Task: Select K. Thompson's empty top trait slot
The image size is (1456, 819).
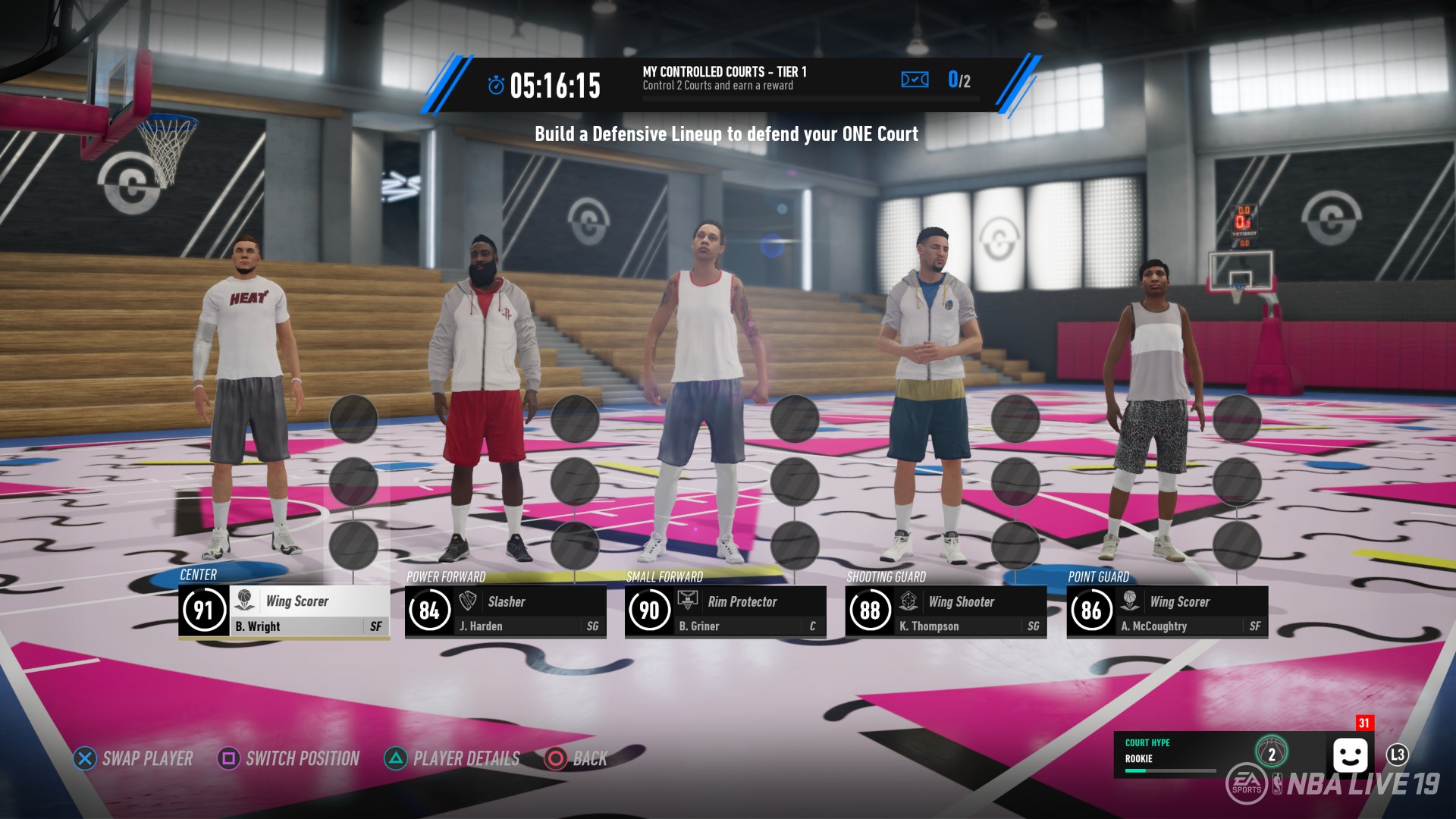Action: pos(1015,417)
